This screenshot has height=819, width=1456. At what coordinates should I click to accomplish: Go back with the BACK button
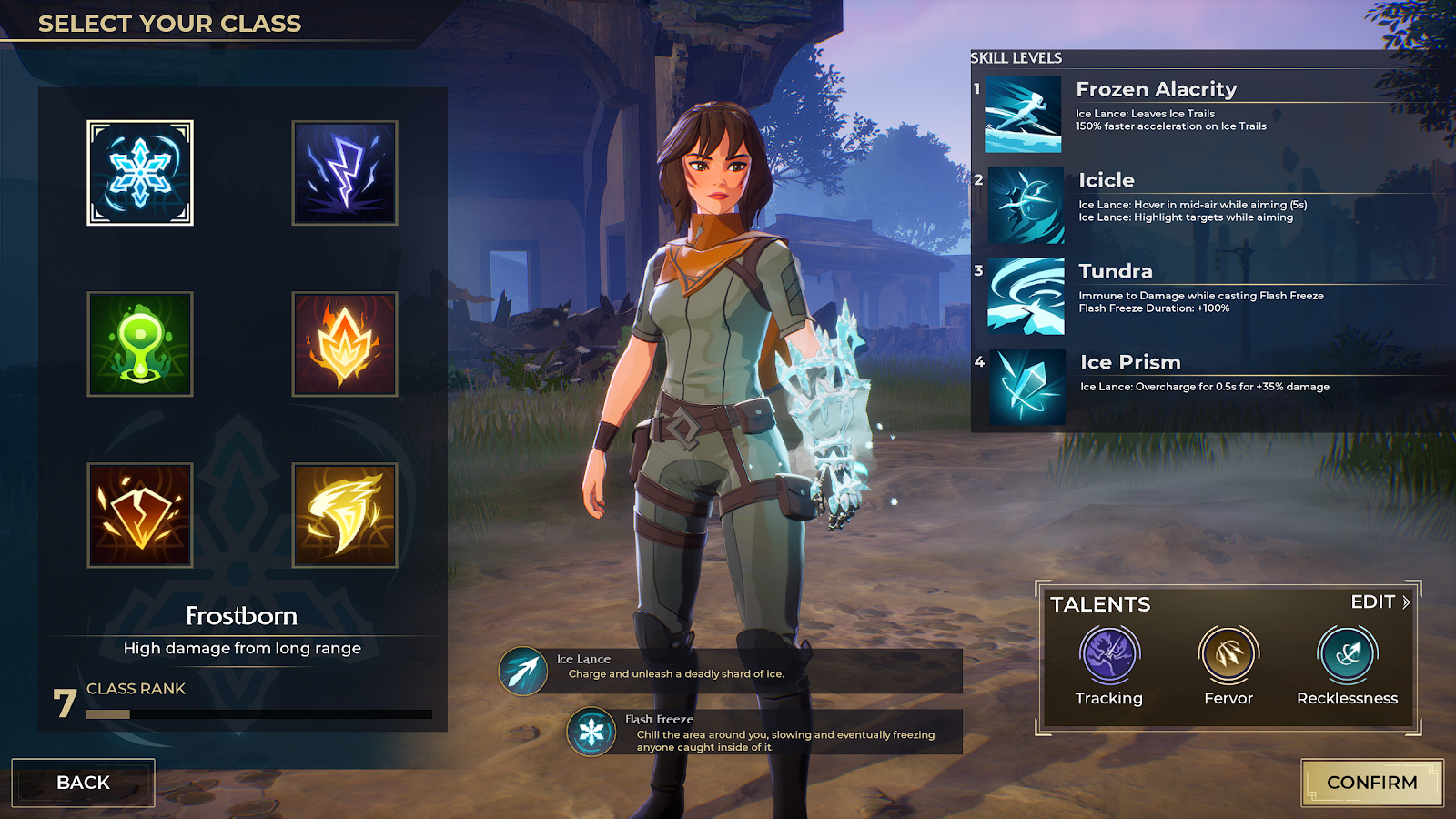point(83,783)
